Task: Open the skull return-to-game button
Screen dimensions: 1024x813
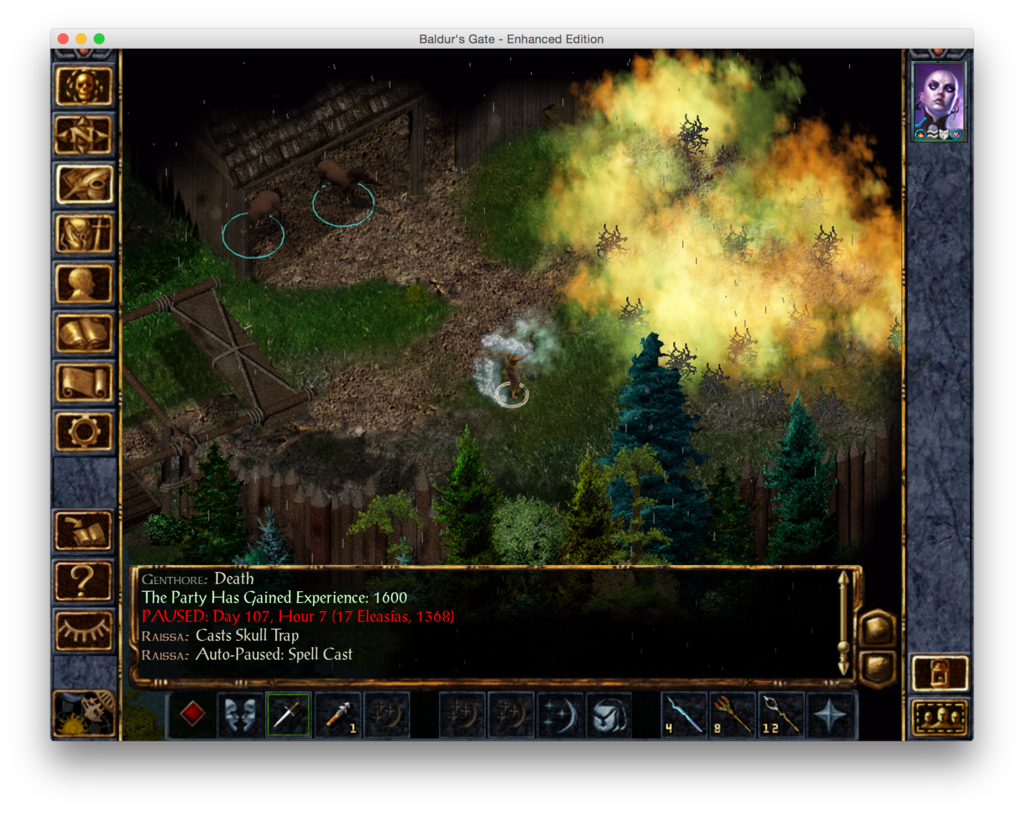Action: 84,86
